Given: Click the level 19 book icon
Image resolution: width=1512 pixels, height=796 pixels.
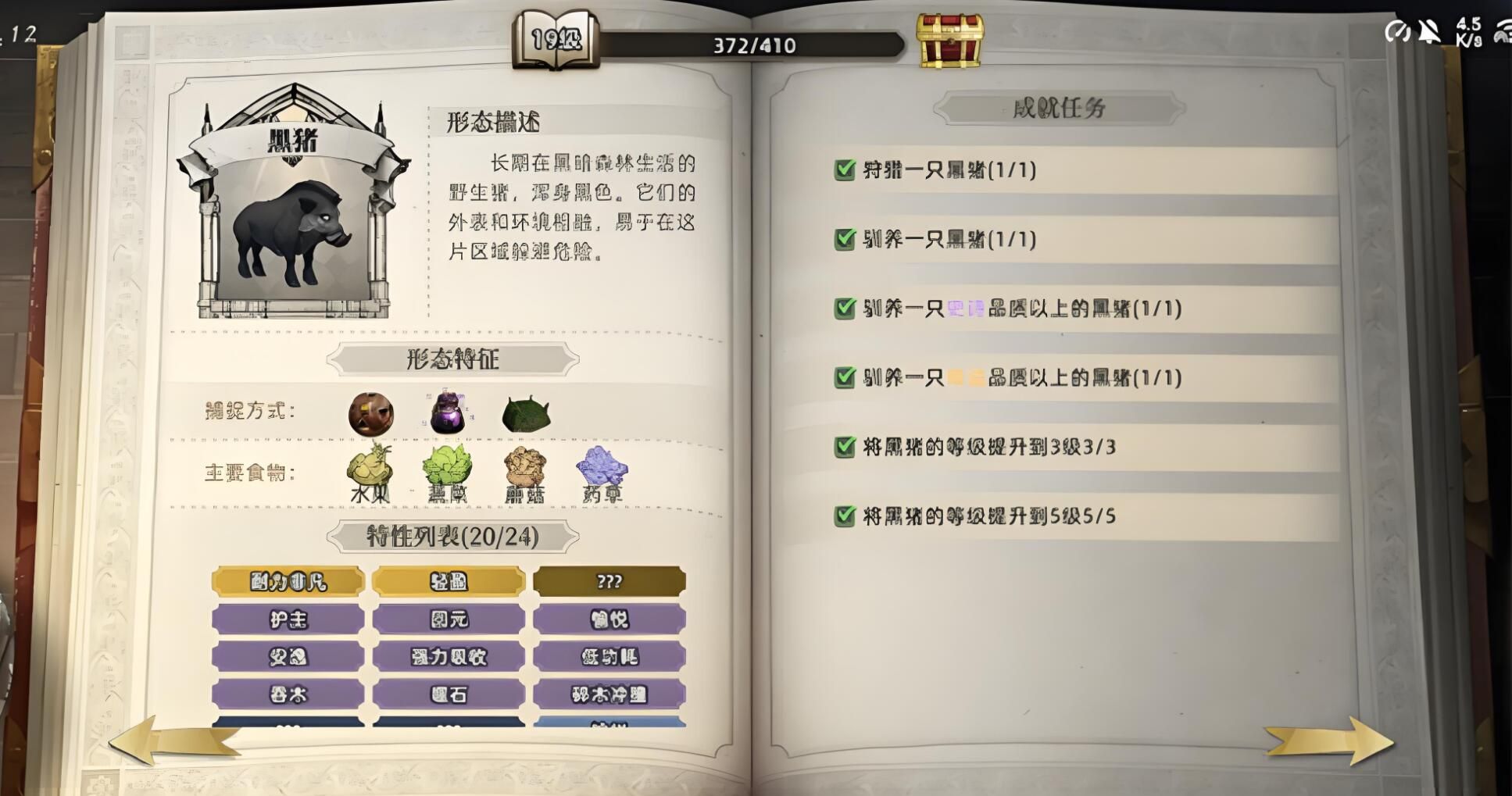Looking at the screenshot, I should click(556, 39).
